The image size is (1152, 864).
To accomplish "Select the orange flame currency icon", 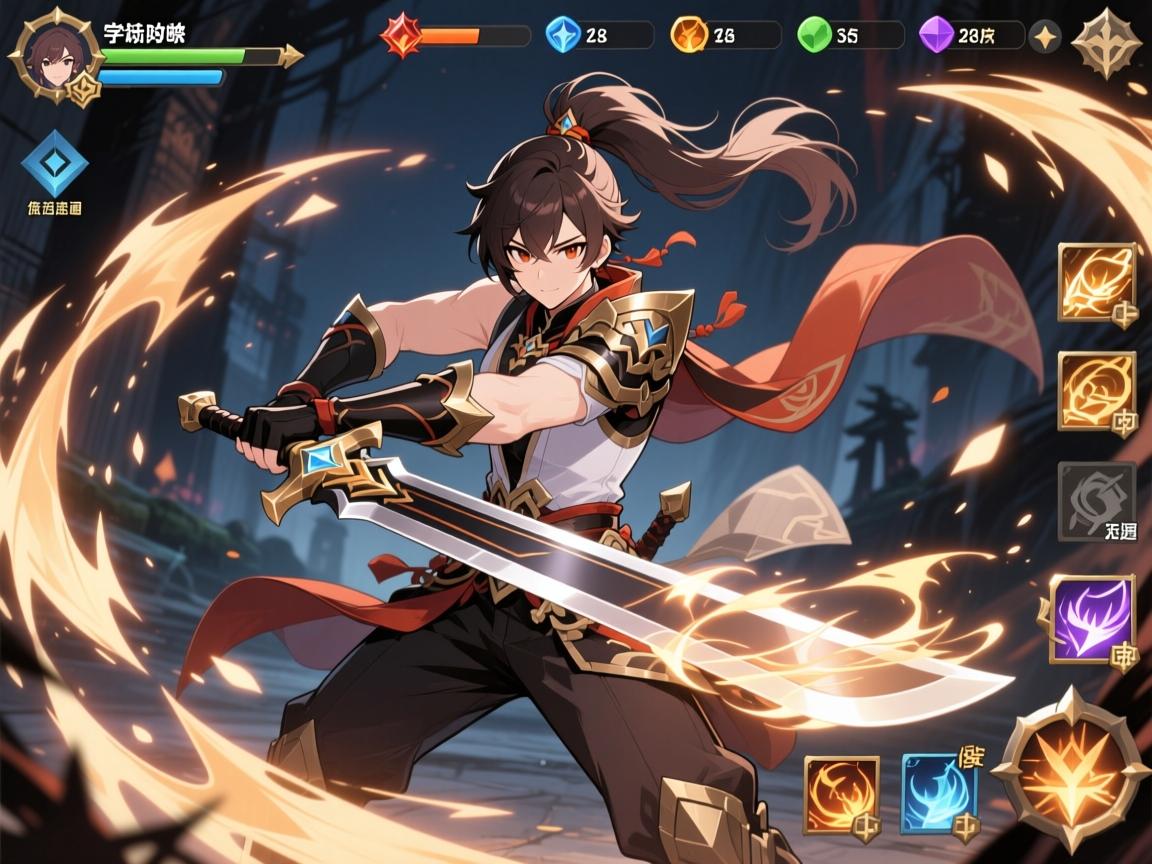I will (x=687, y=35).
